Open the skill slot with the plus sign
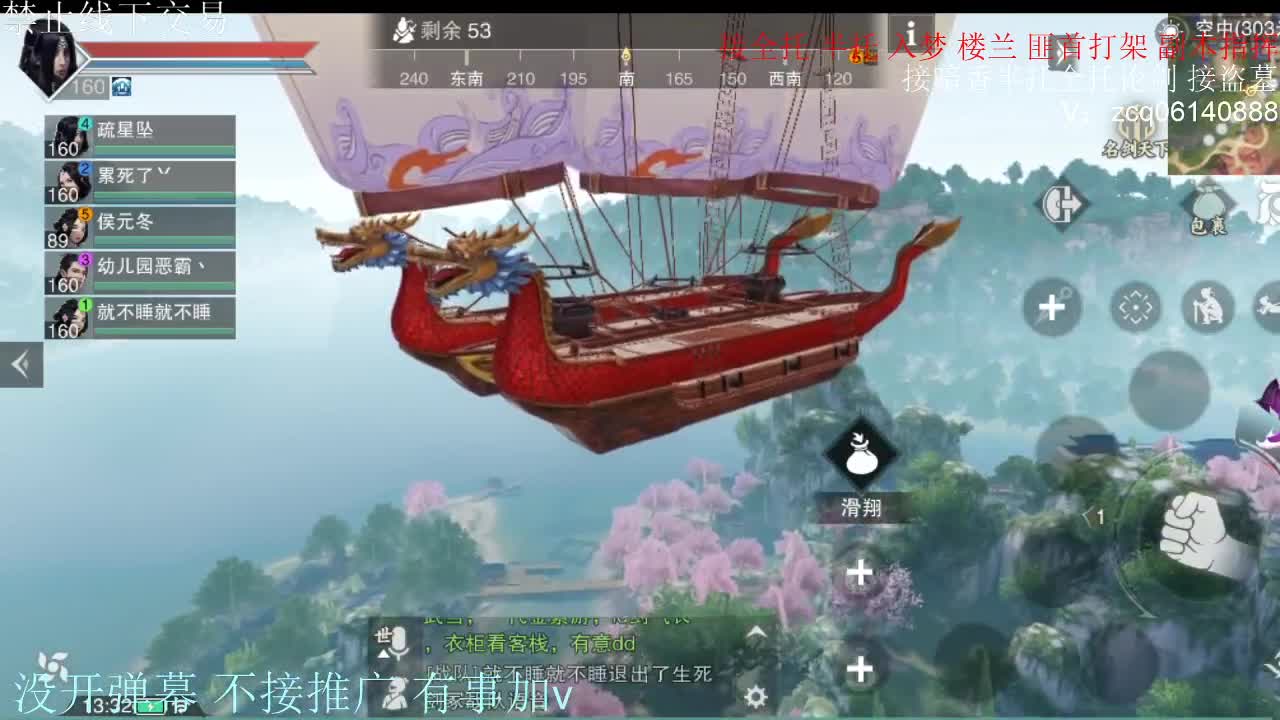The height and width of the screenshot is (720, 1280). 858,572
